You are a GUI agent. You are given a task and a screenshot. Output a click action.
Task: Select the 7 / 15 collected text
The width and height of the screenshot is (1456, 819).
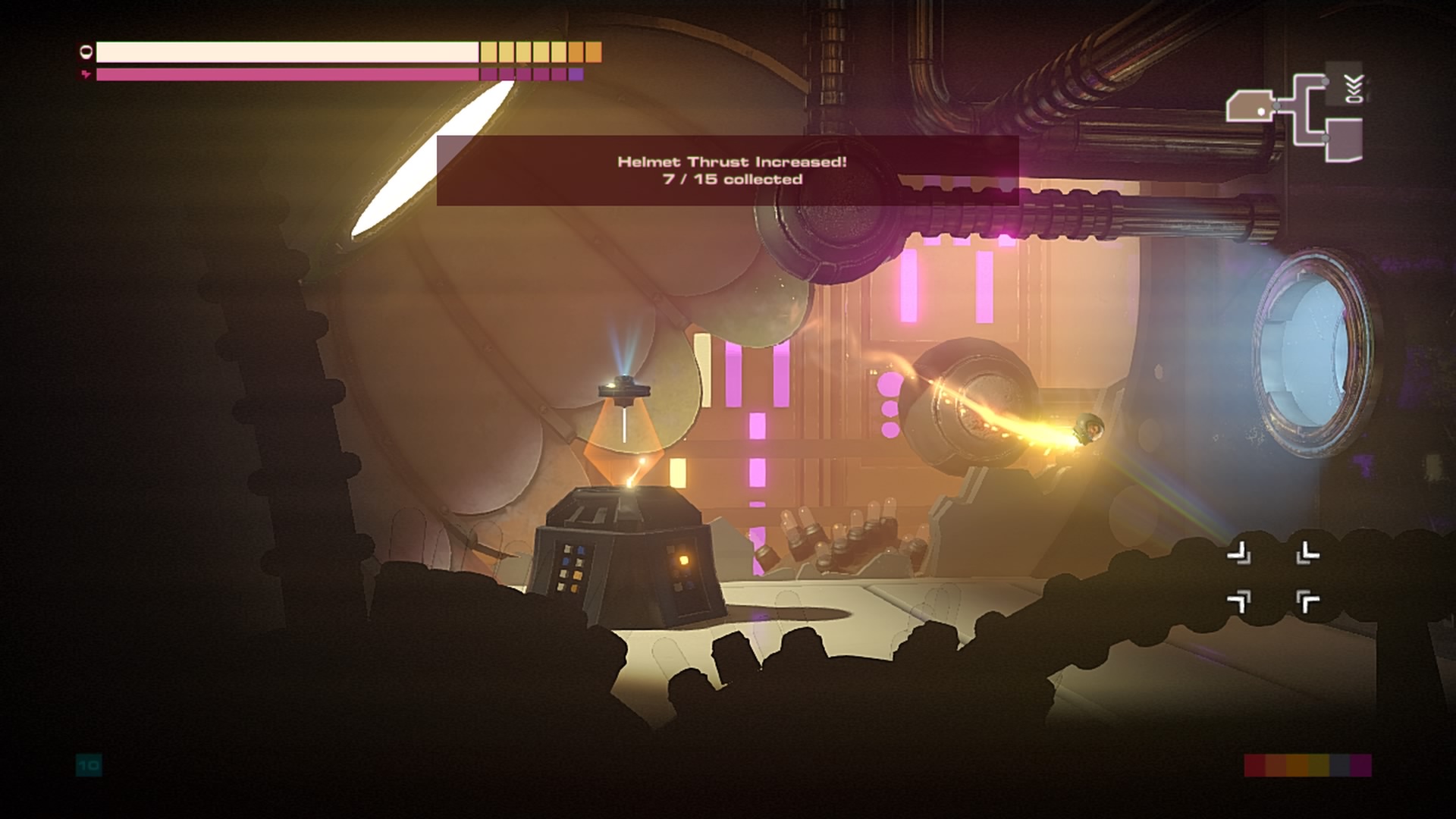(x=730, y=181)
